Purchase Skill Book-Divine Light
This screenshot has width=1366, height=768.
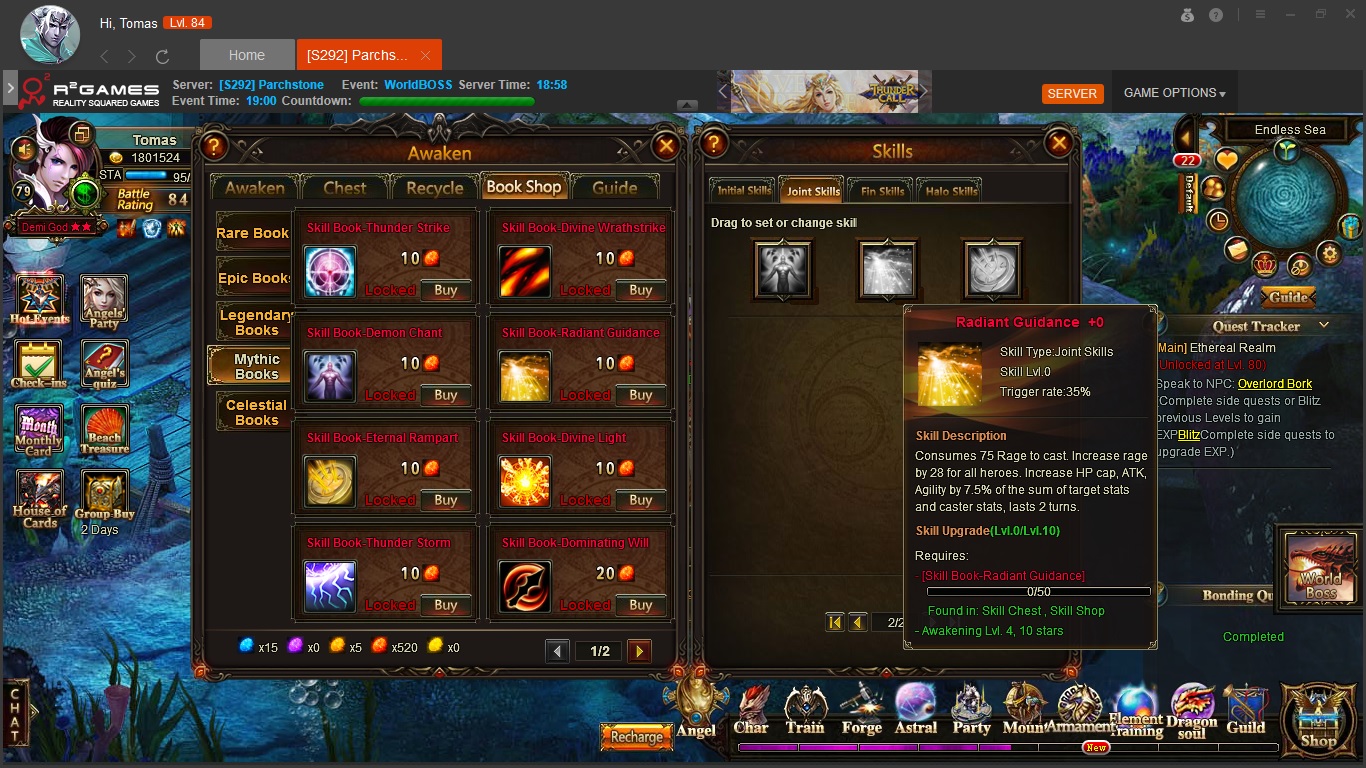pyautogui.click(x=640, y=500)
